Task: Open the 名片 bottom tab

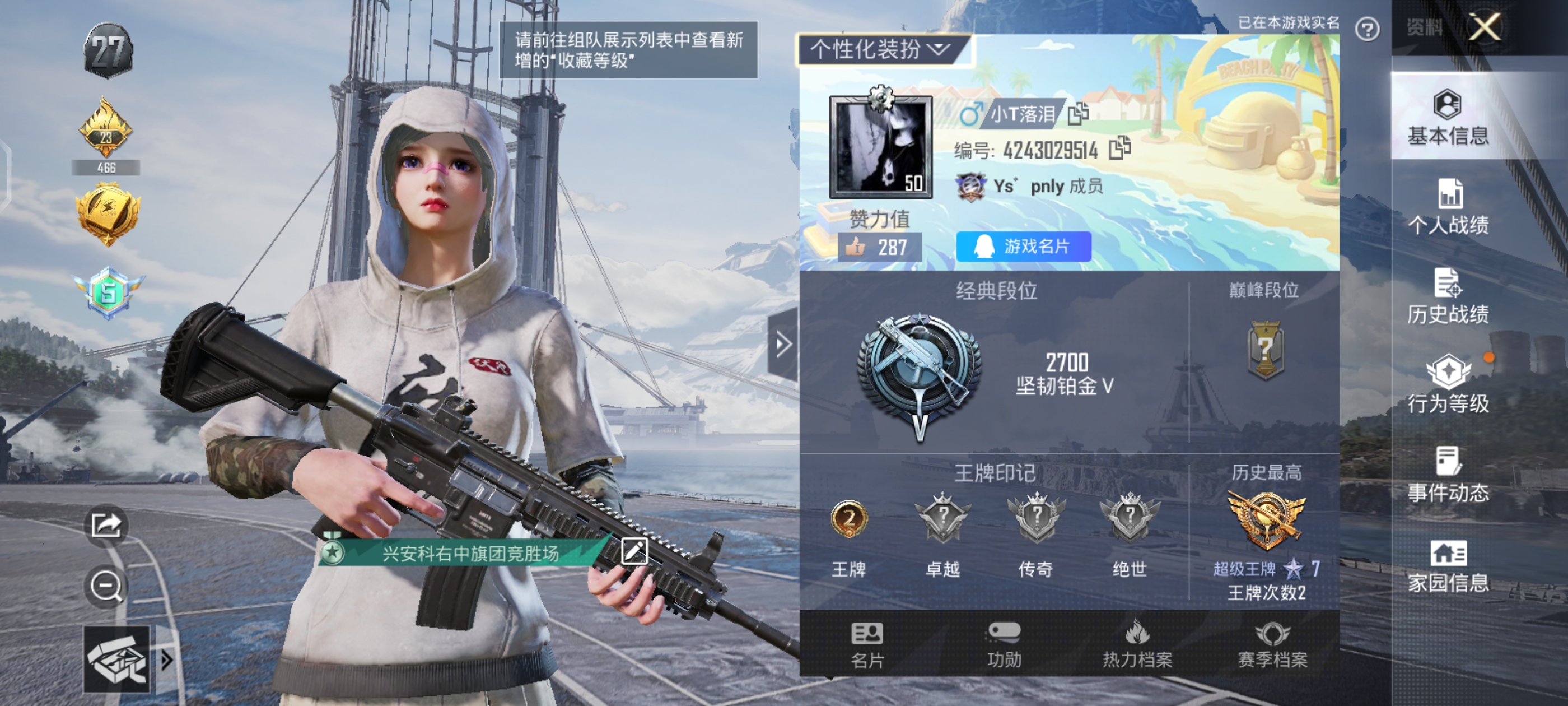Action: click(867, 645)
